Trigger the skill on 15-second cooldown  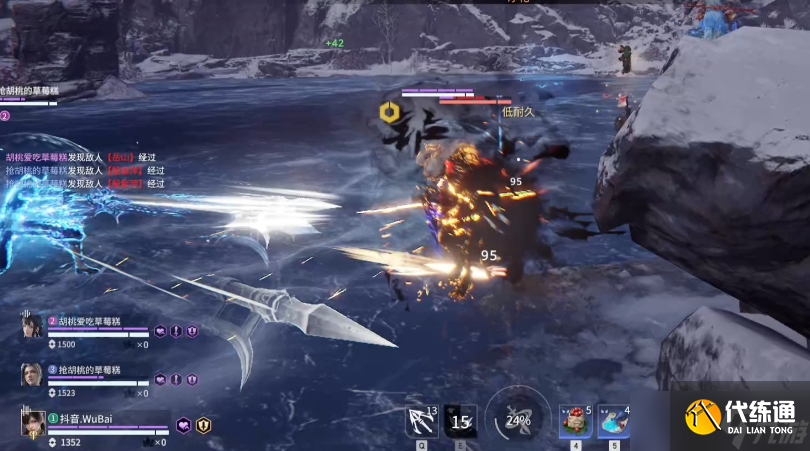click(x=460, y=421)
